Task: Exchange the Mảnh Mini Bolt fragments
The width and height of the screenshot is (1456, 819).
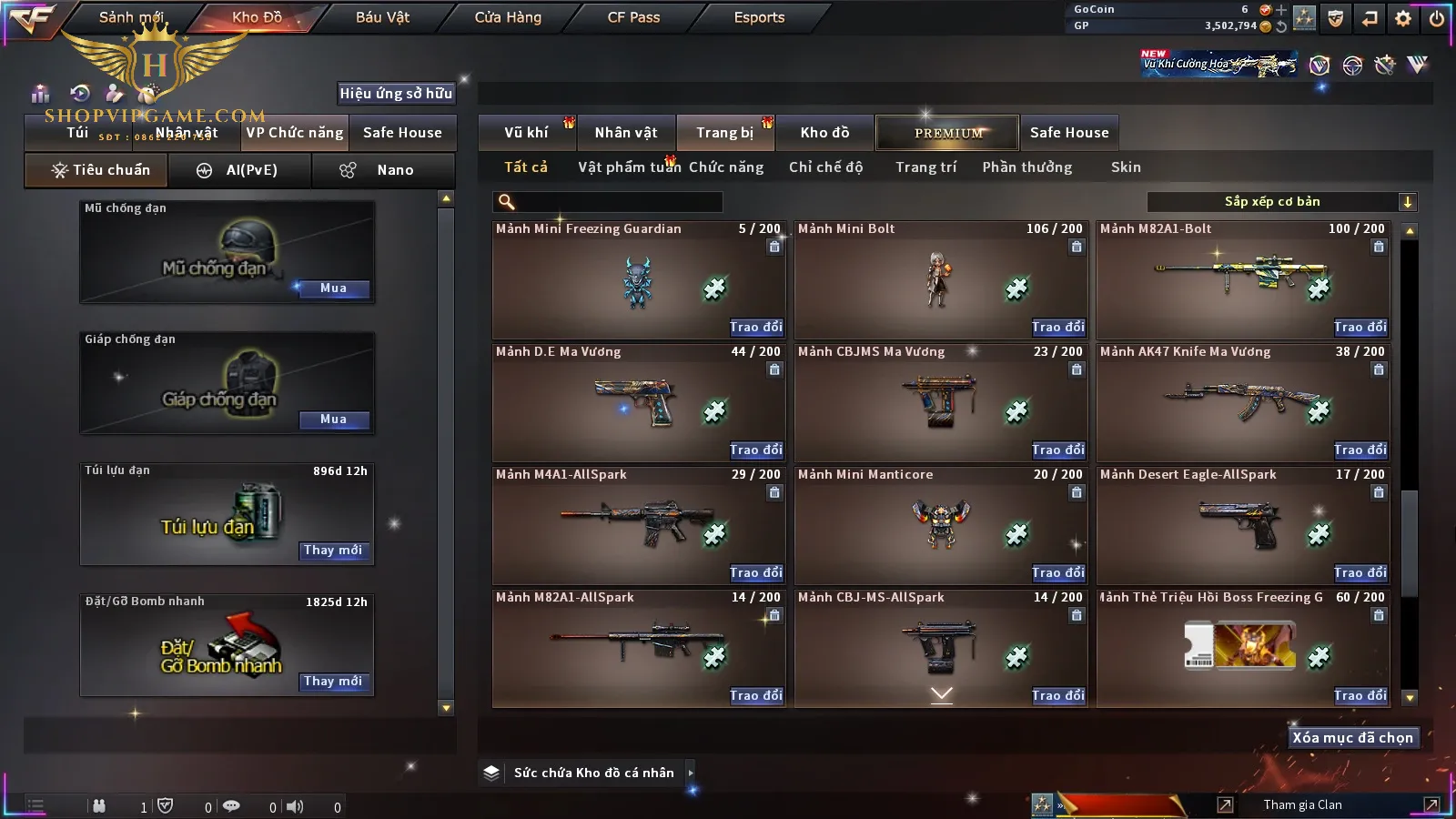Action: [1058, 327]
